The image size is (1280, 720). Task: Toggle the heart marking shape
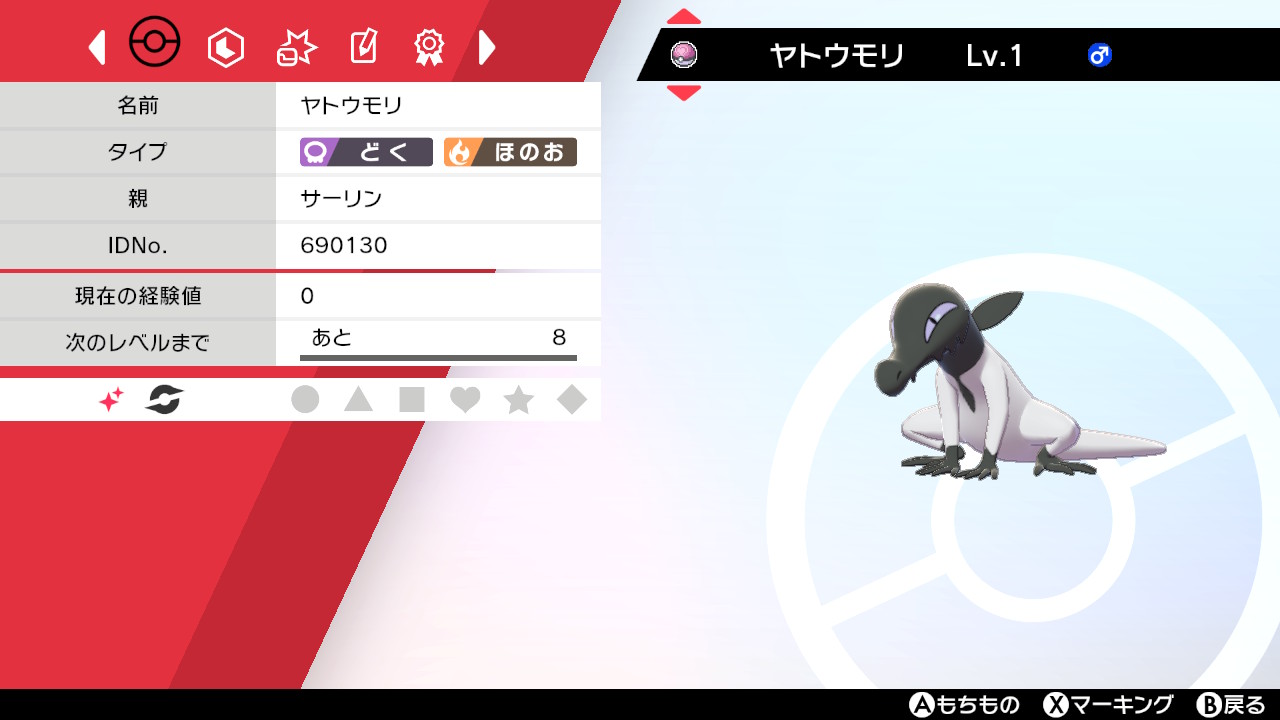pos(466,399)
